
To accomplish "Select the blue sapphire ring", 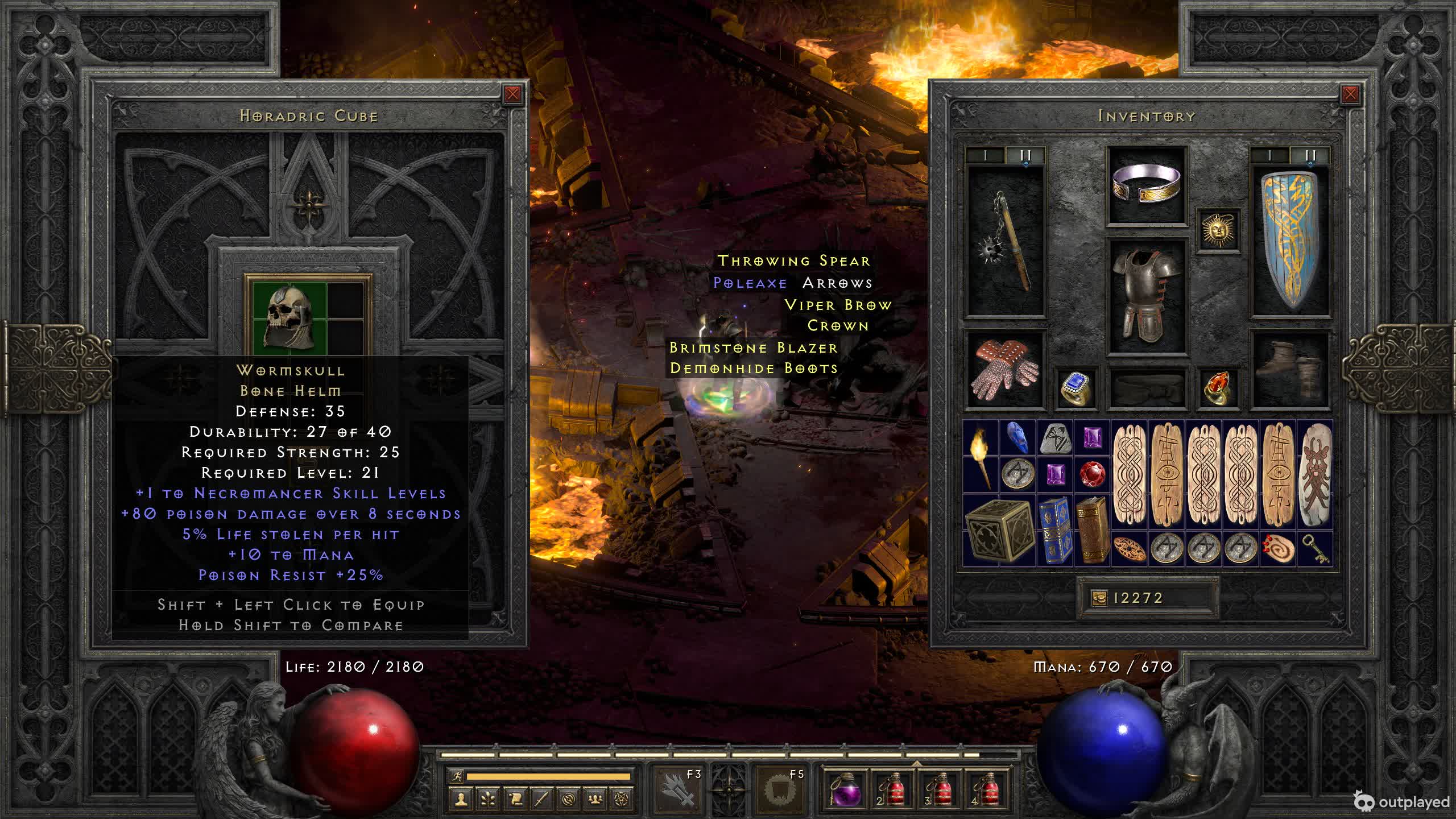I will tap(1076, 388).
